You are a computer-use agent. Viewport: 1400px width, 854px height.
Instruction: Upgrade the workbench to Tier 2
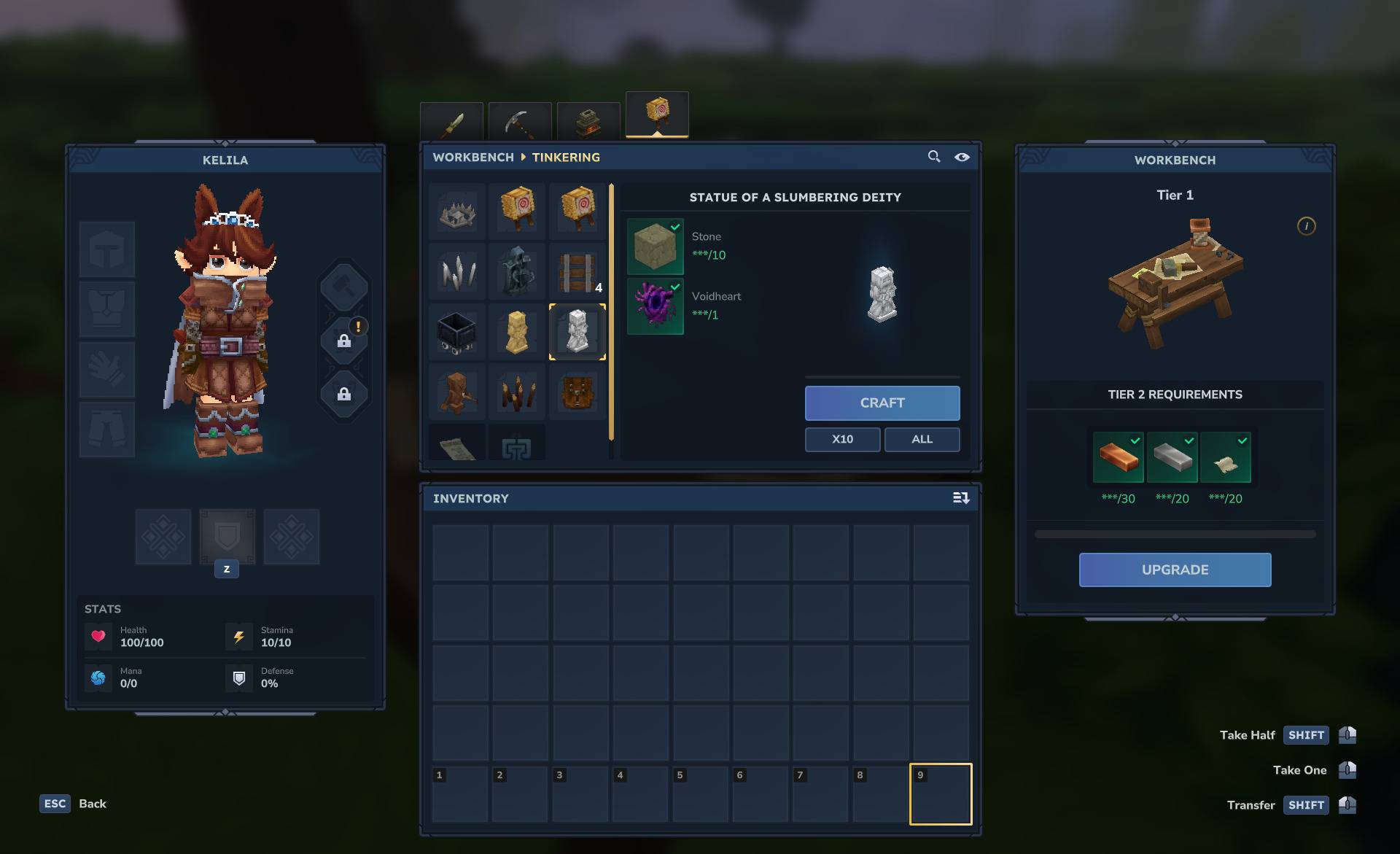1175,570
